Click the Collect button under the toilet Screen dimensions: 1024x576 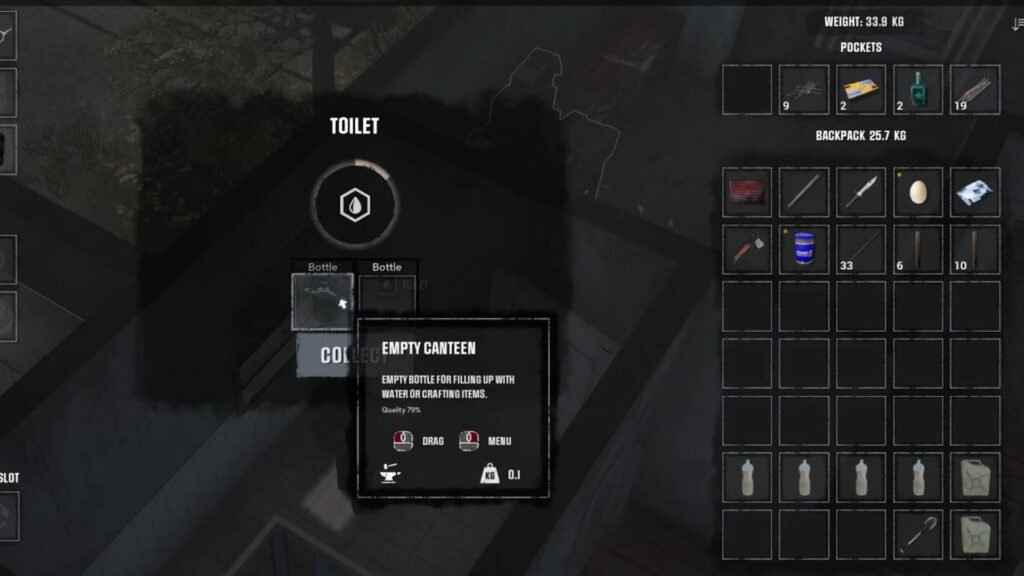coord(325,355)
